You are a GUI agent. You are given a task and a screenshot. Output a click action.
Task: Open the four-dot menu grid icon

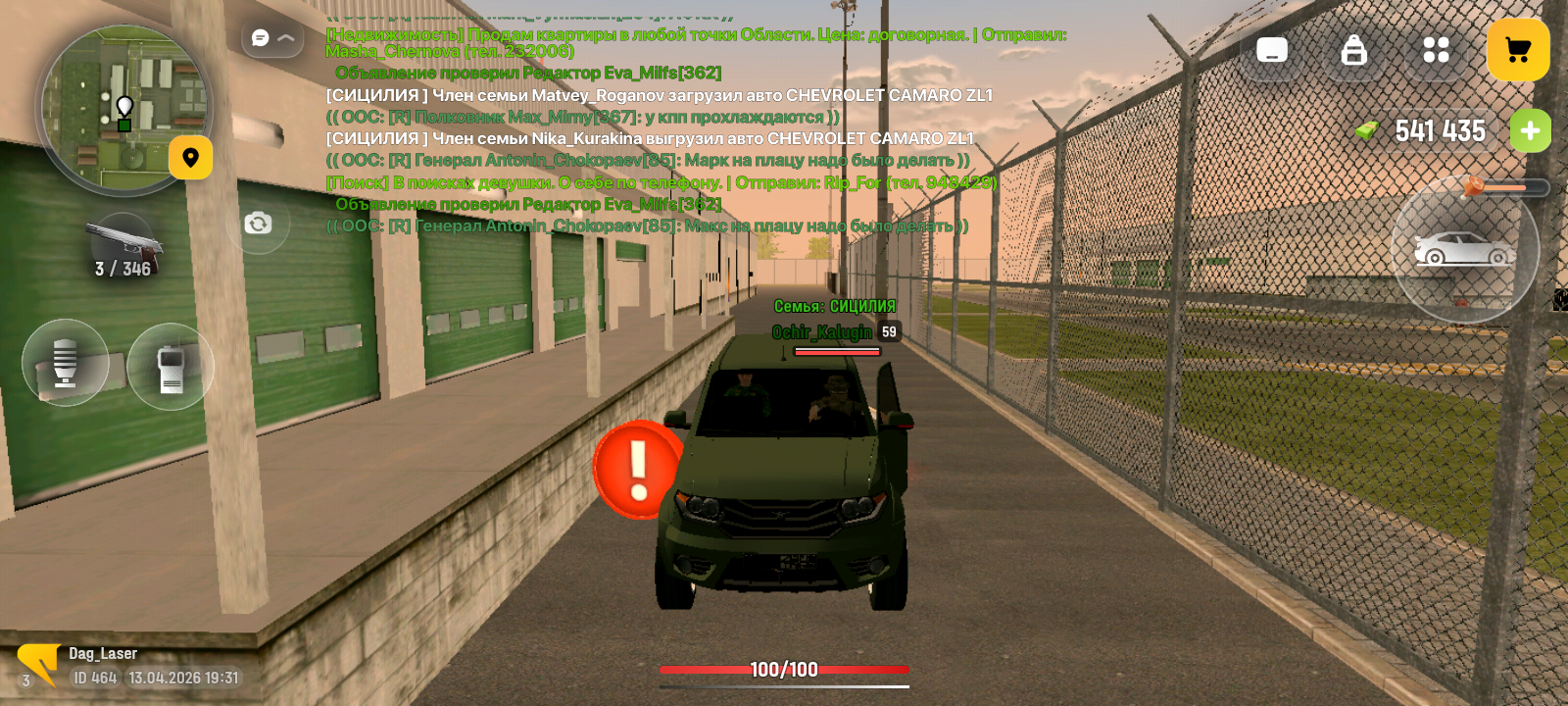pos(1438,50)
